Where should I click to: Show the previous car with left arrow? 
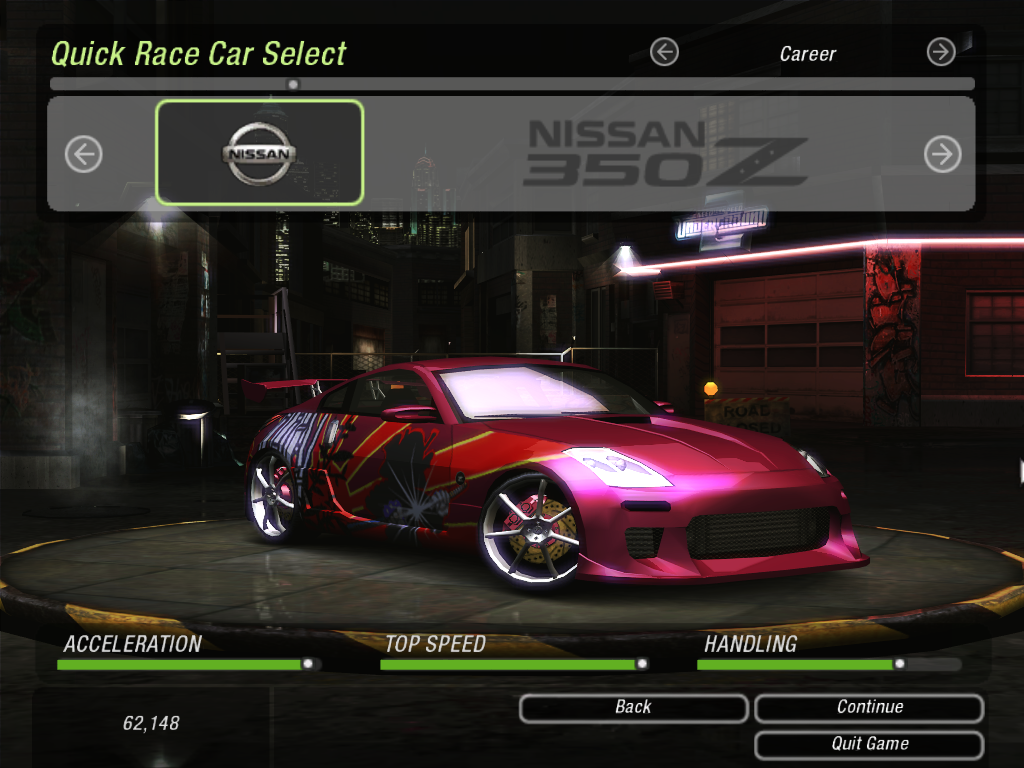click(84, 154)
